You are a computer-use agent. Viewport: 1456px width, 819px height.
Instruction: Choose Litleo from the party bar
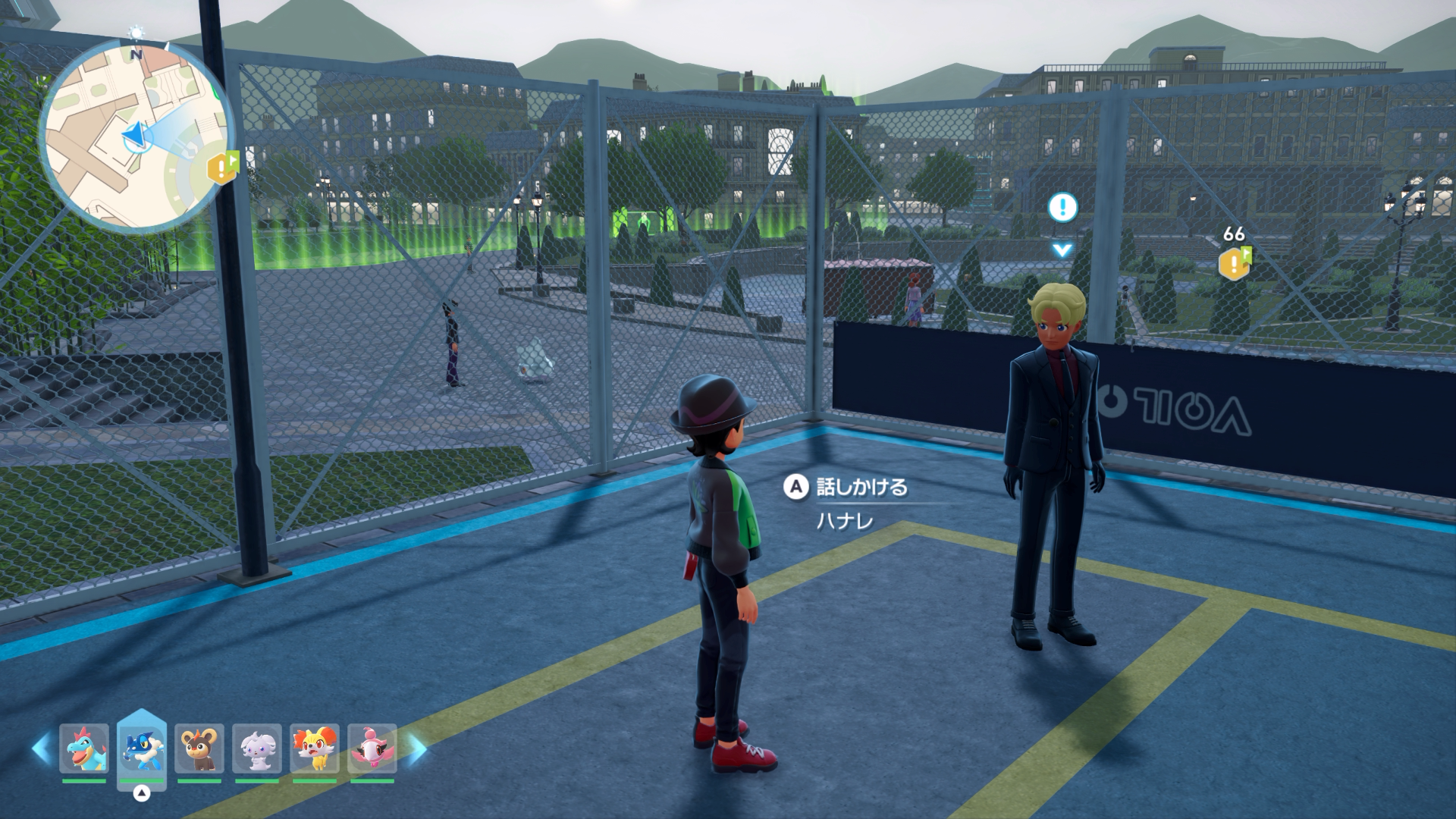point(199,748)
